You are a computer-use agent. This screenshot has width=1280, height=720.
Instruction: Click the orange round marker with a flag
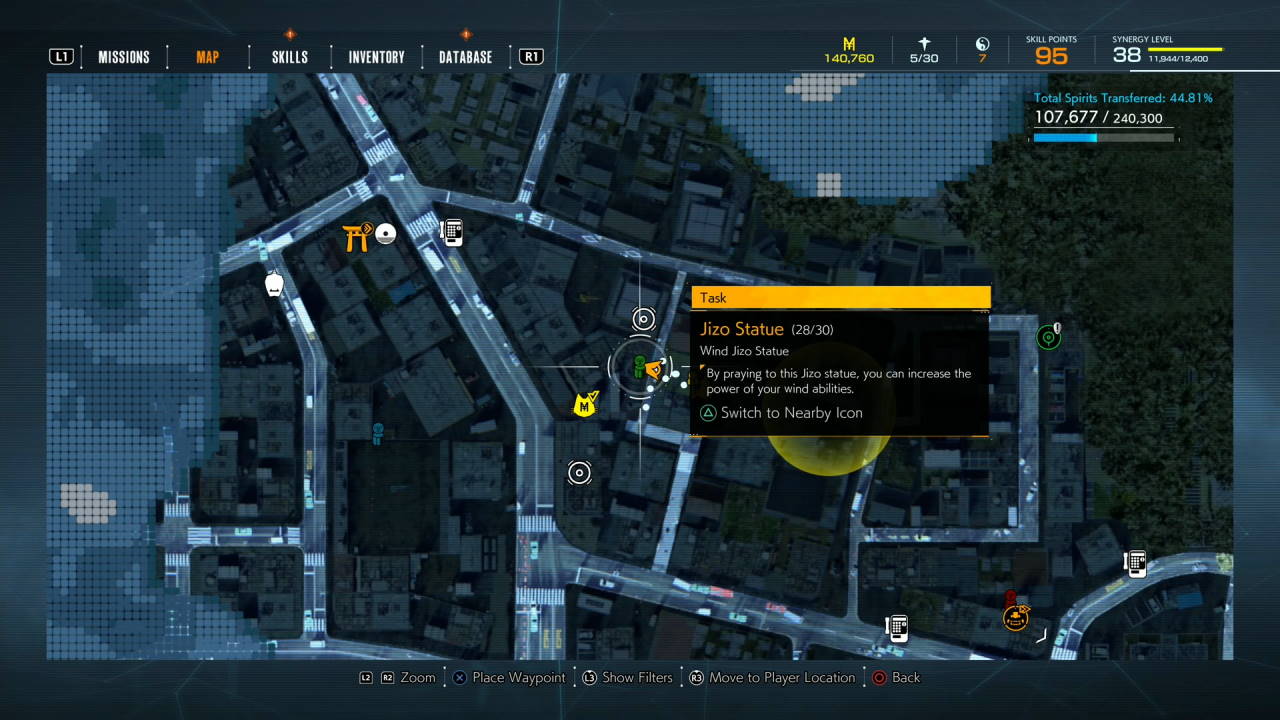click(x=1016, y=618)
